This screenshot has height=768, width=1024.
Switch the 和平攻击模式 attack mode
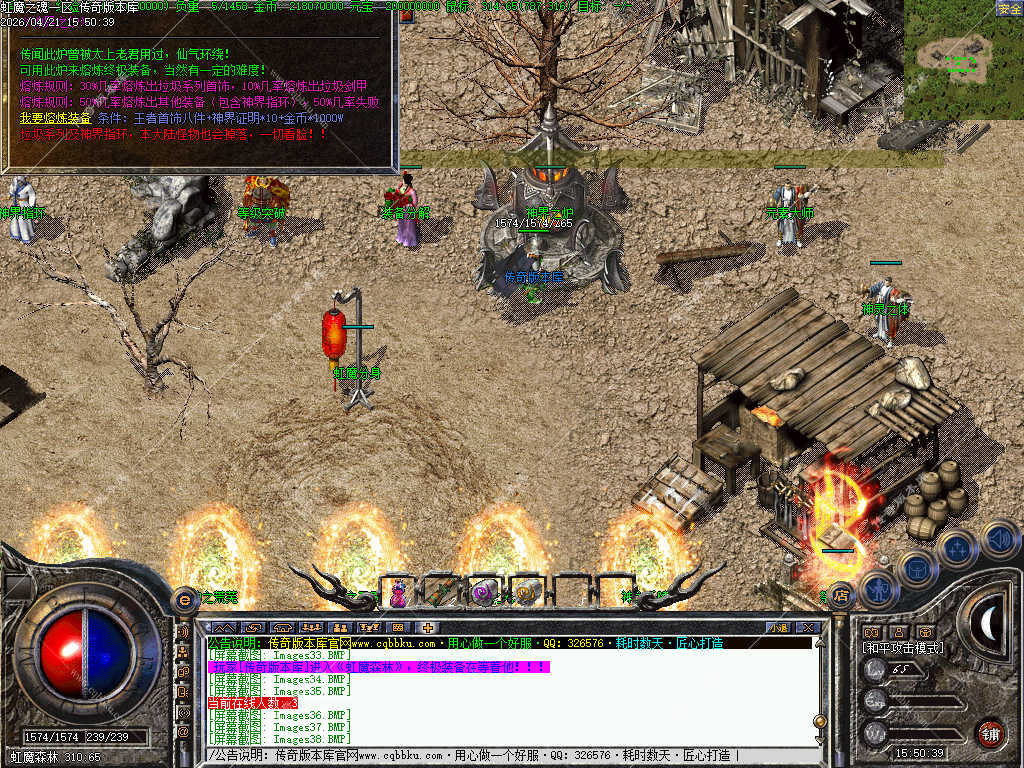coord(903,648)
